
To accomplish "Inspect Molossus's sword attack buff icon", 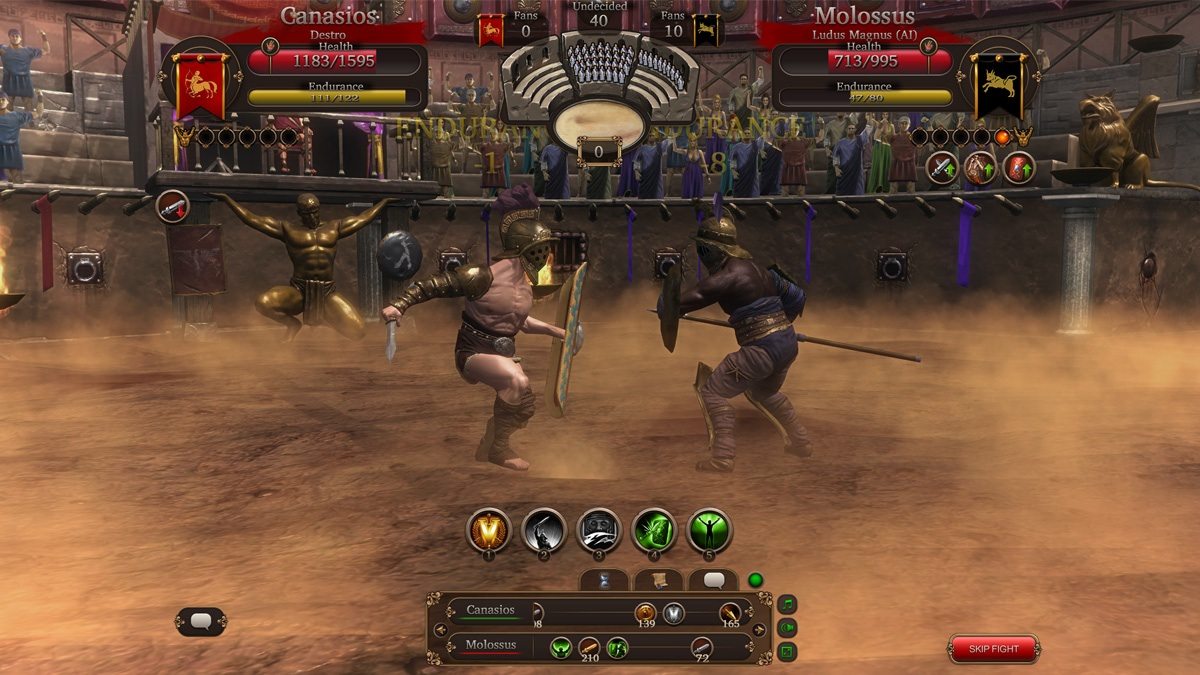I will point(941,168).
